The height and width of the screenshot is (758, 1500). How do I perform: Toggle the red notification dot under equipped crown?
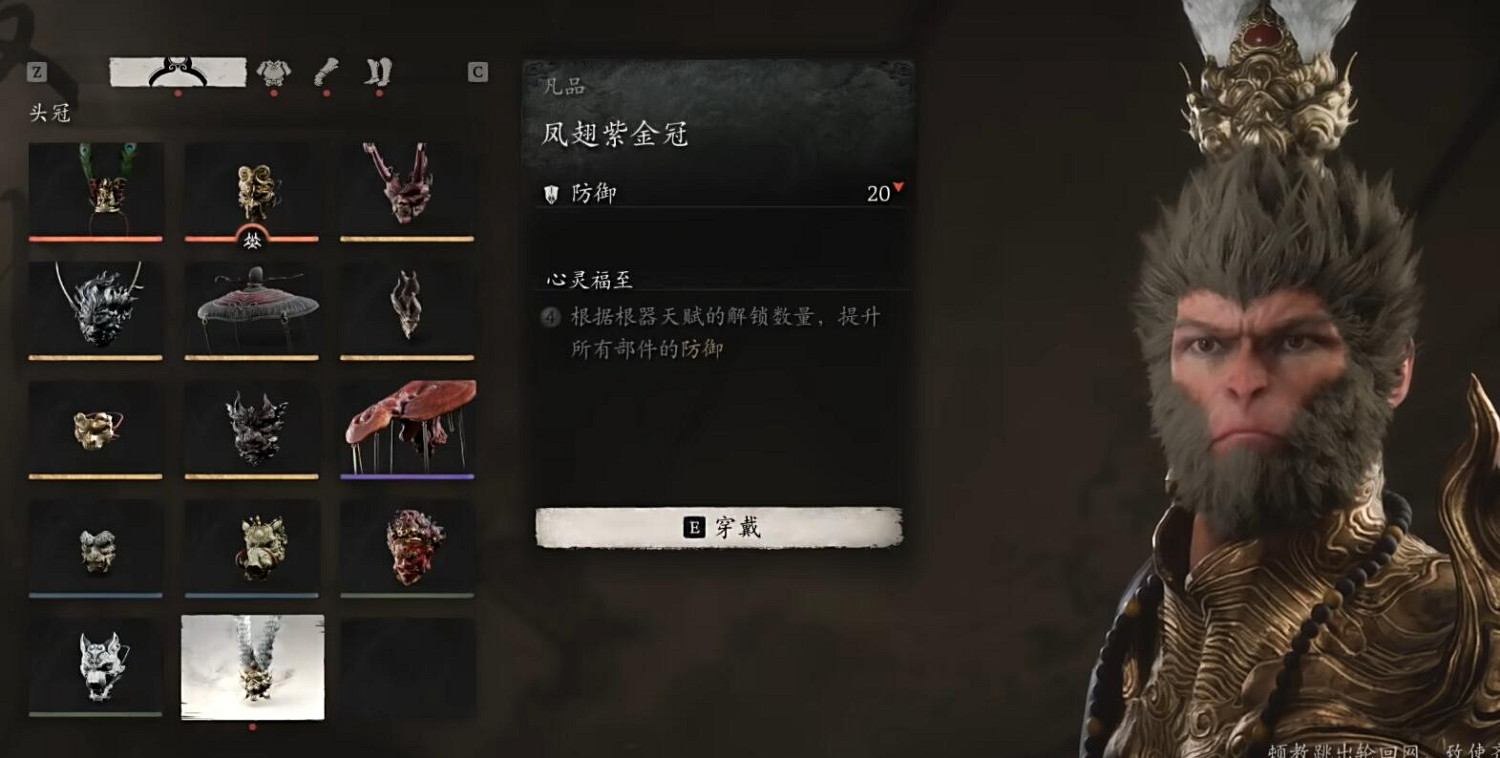[178, 93]
